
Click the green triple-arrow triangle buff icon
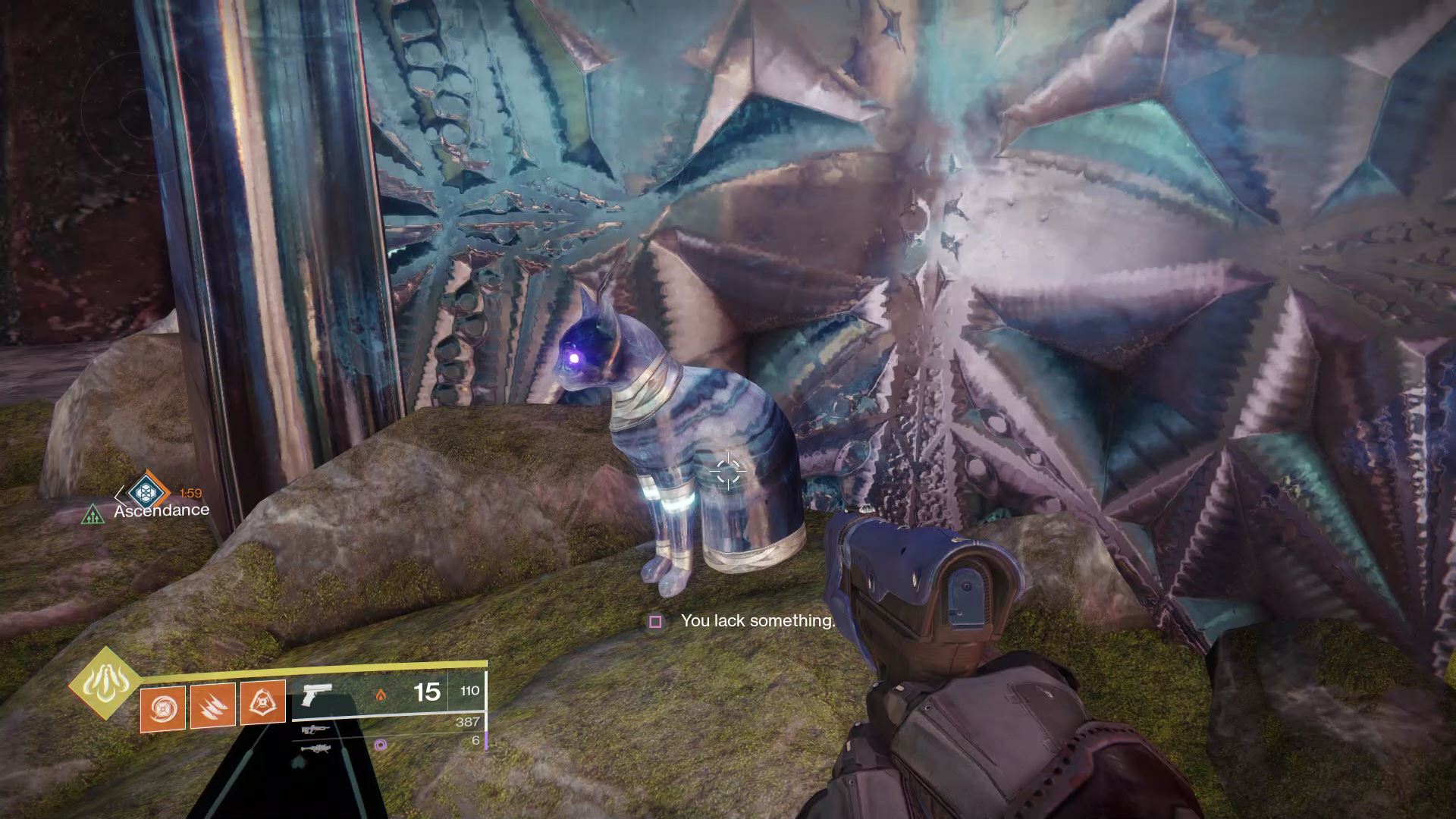(93, 516)
